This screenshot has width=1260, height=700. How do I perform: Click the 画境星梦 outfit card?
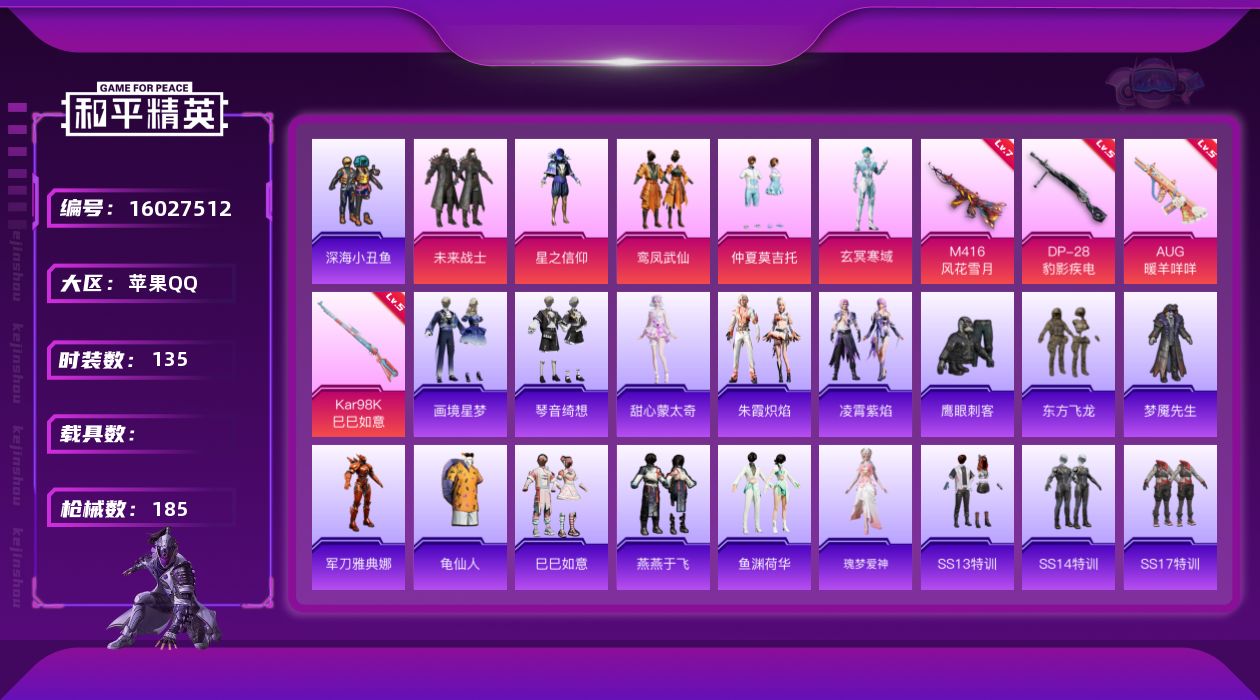[x=460, y=364]
